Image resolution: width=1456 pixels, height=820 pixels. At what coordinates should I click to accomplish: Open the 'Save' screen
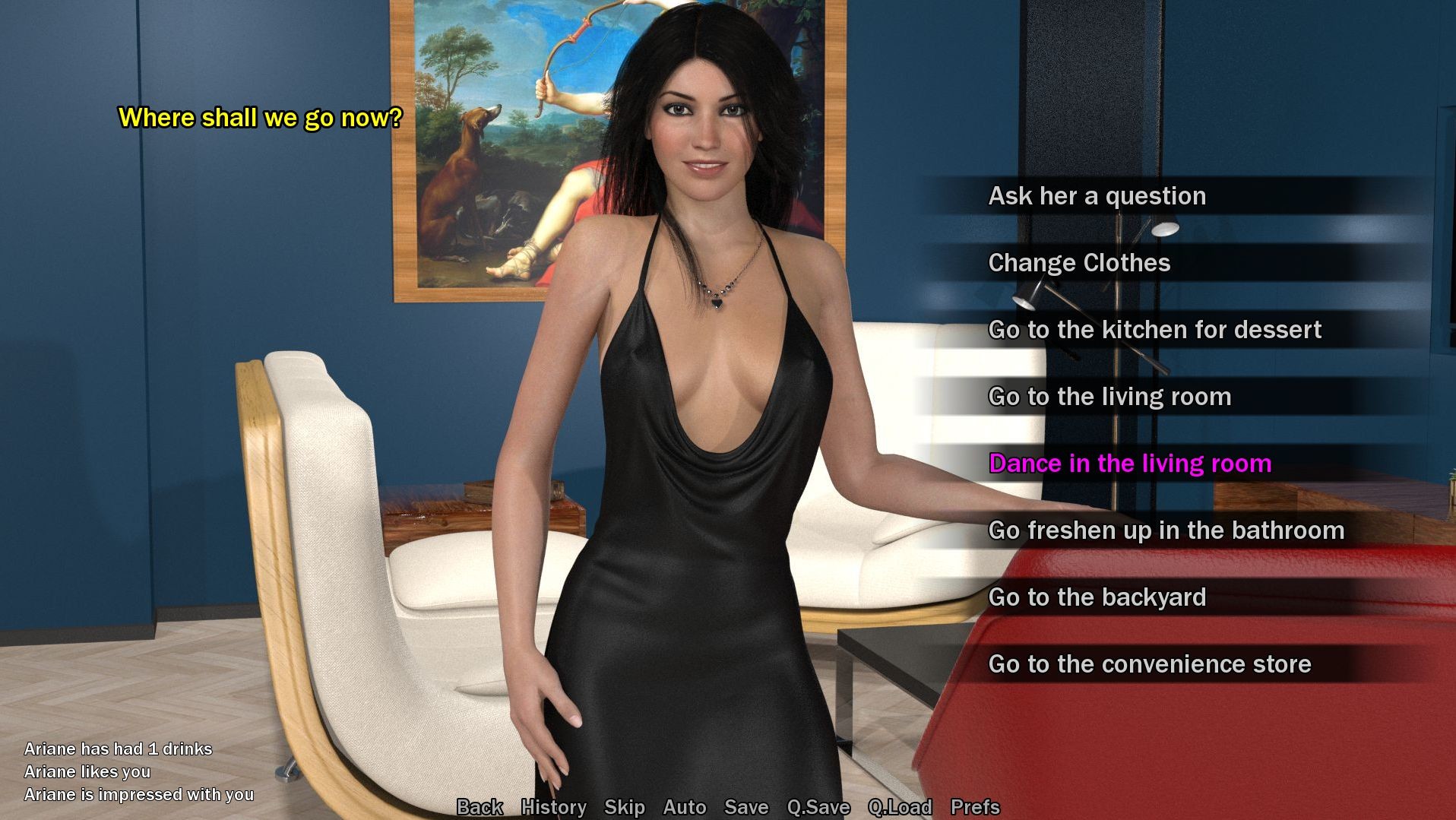point(748,807)
